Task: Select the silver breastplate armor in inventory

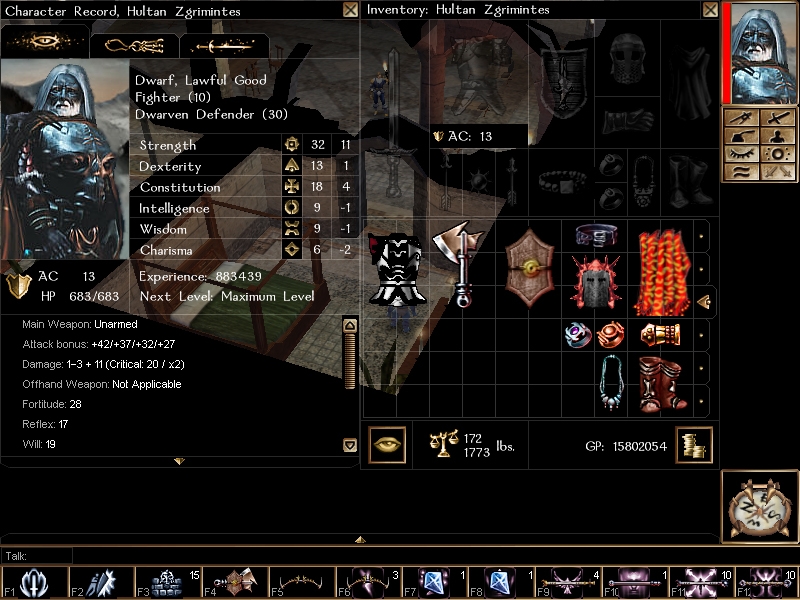Action: 395,269
